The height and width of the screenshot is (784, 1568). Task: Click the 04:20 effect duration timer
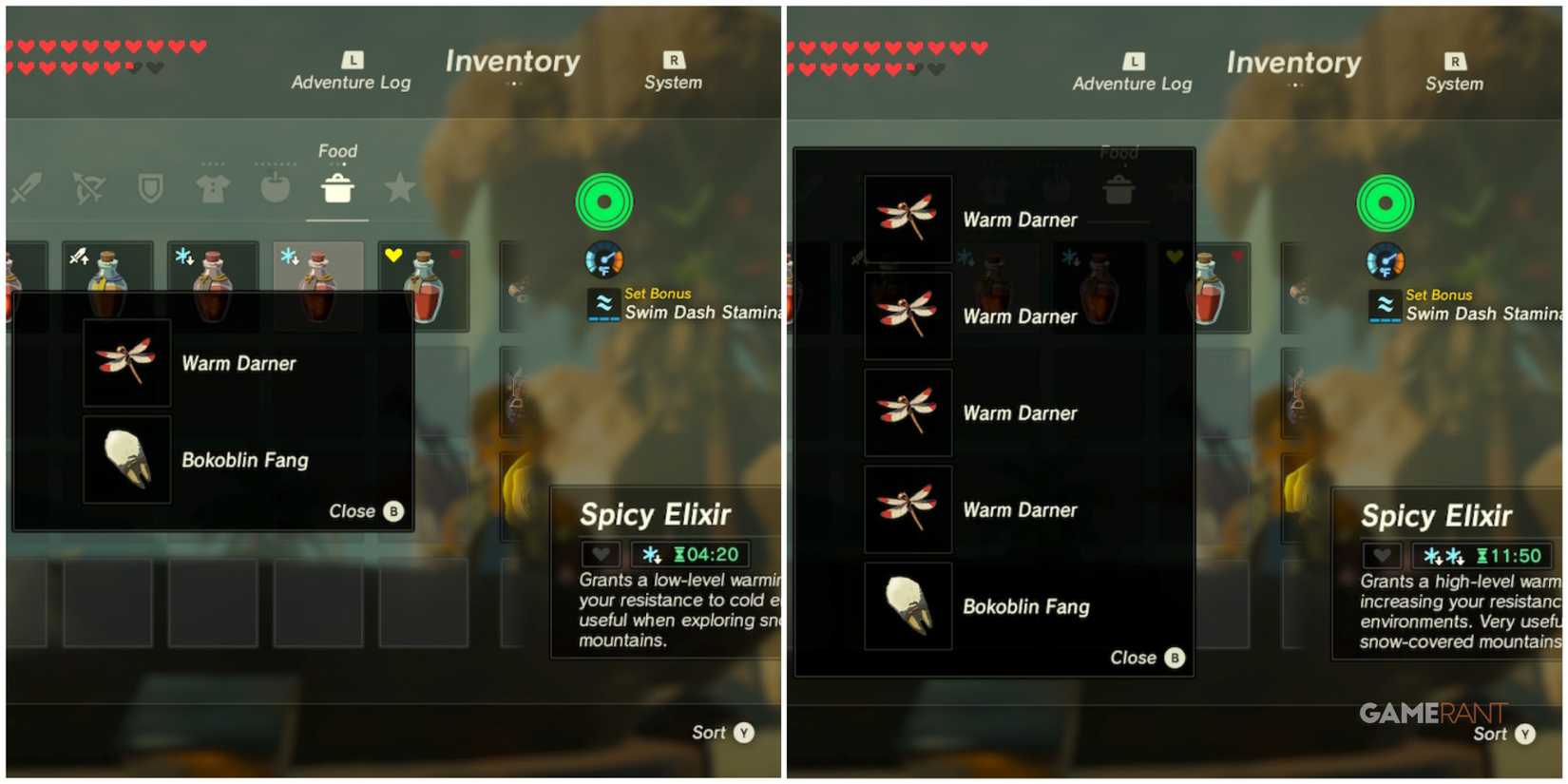point(706,554)
